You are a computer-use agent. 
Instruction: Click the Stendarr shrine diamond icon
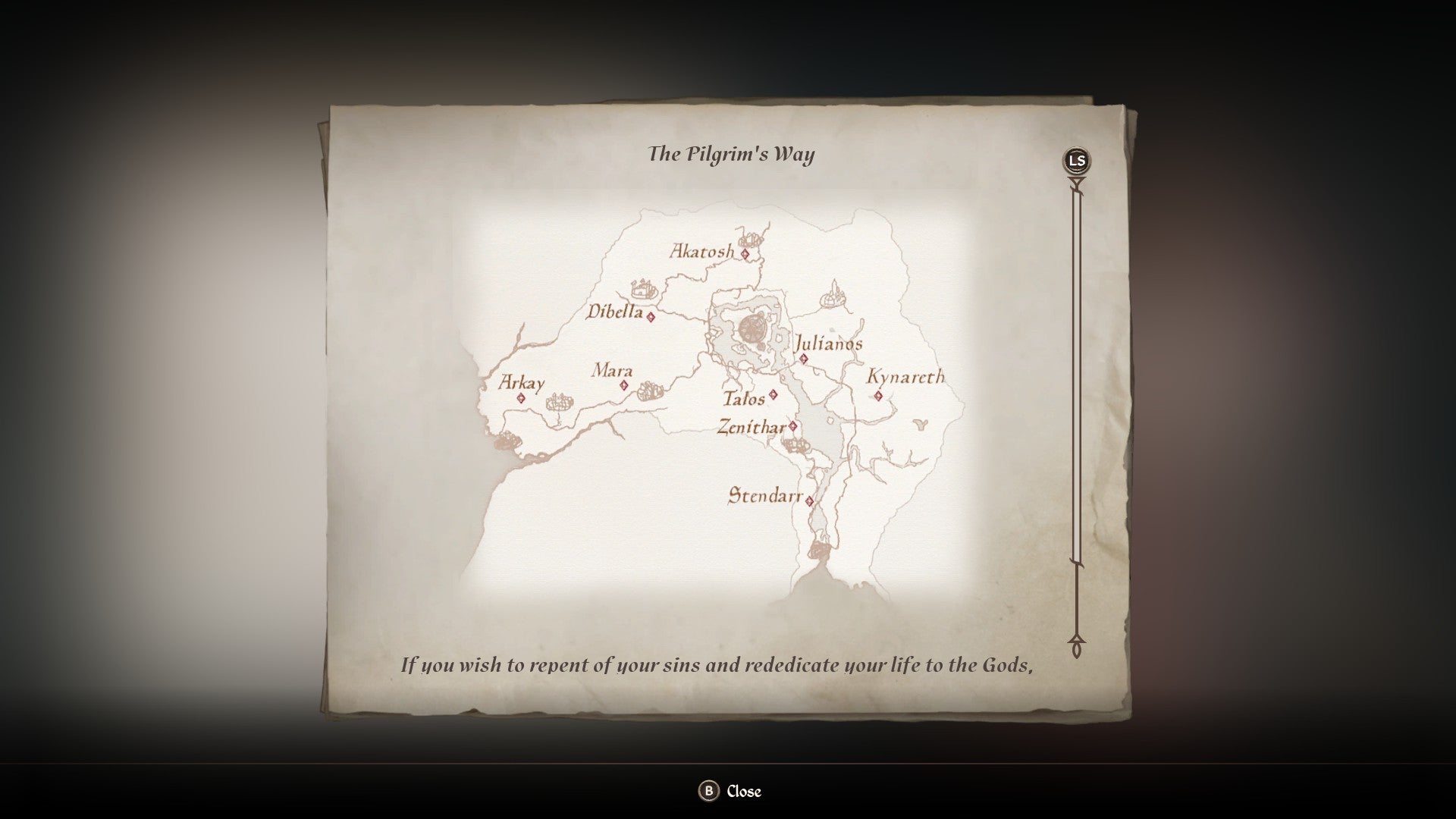pyautogui.click(x=810, y=500)
